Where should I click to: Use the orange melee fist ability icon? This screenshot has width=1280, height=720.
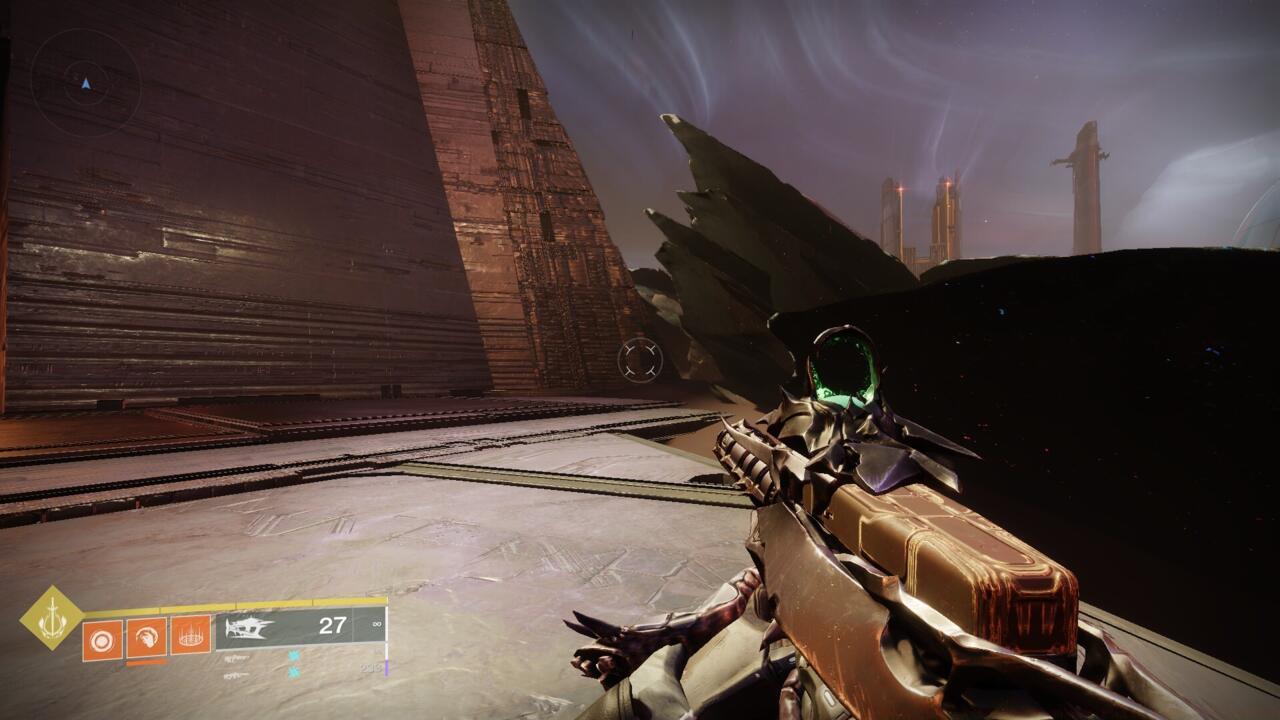point(146,638)
